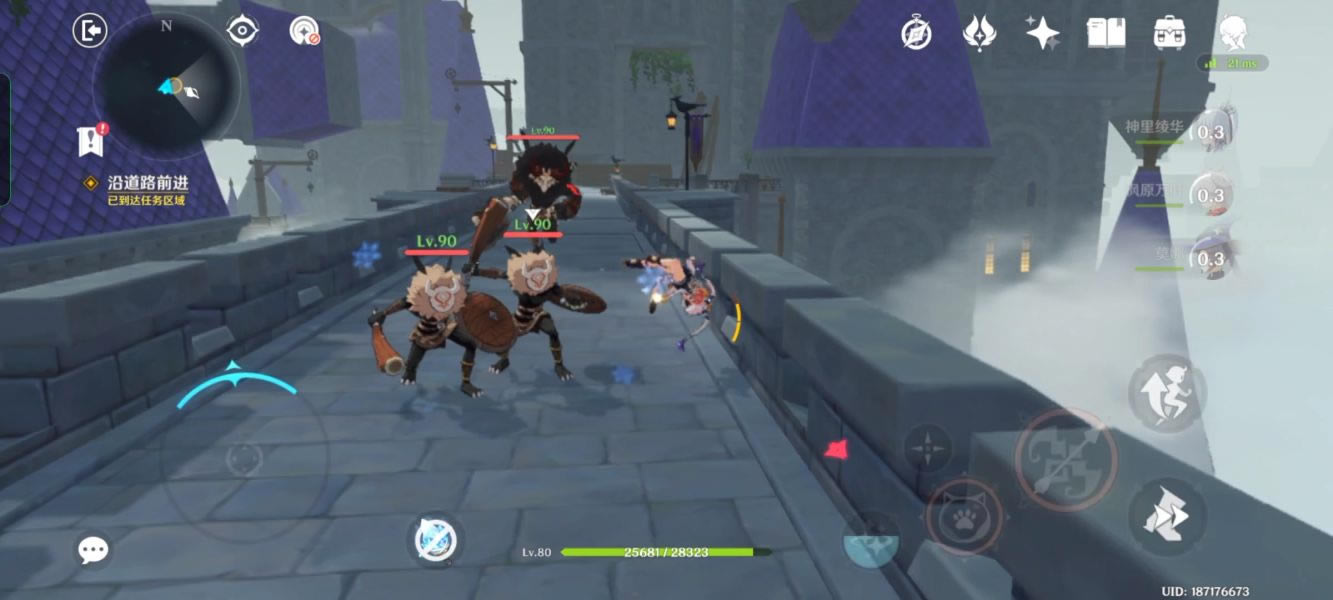Switch to party member 神里绫华
The image size is (1333, 600).
[x=1210, y=133]
